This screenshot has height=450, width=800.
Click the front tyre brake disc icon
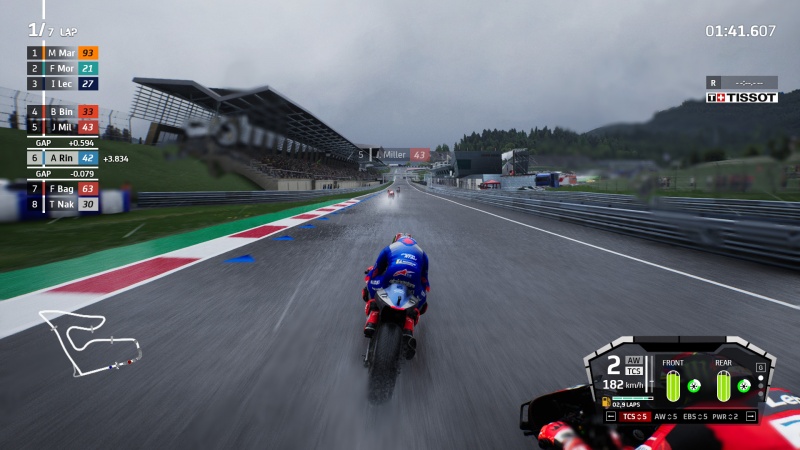click(x=694, y=385)
